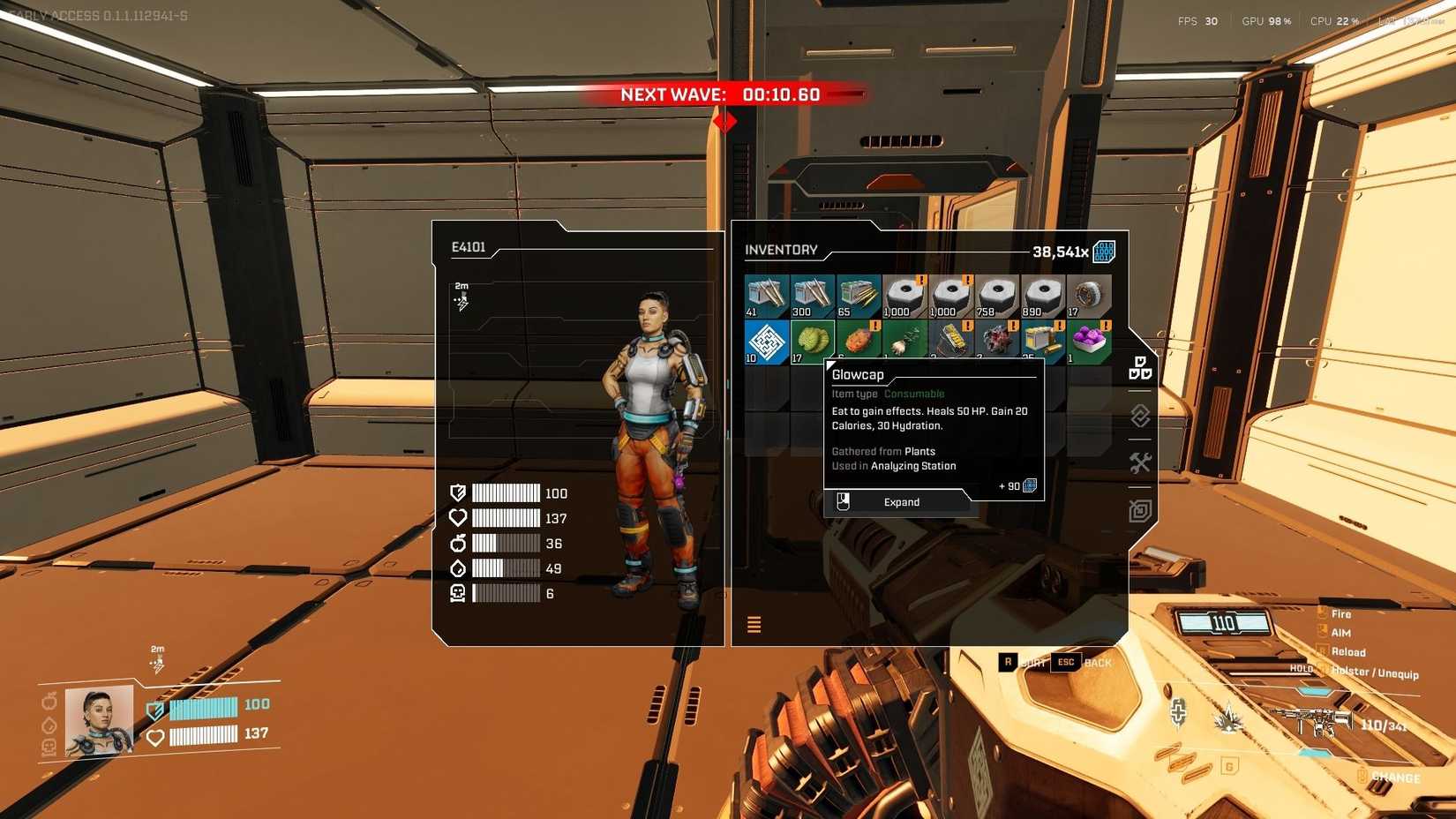
Task: Click the transfer-items icon atop the right sidebar
Action: coord(1139,370)
